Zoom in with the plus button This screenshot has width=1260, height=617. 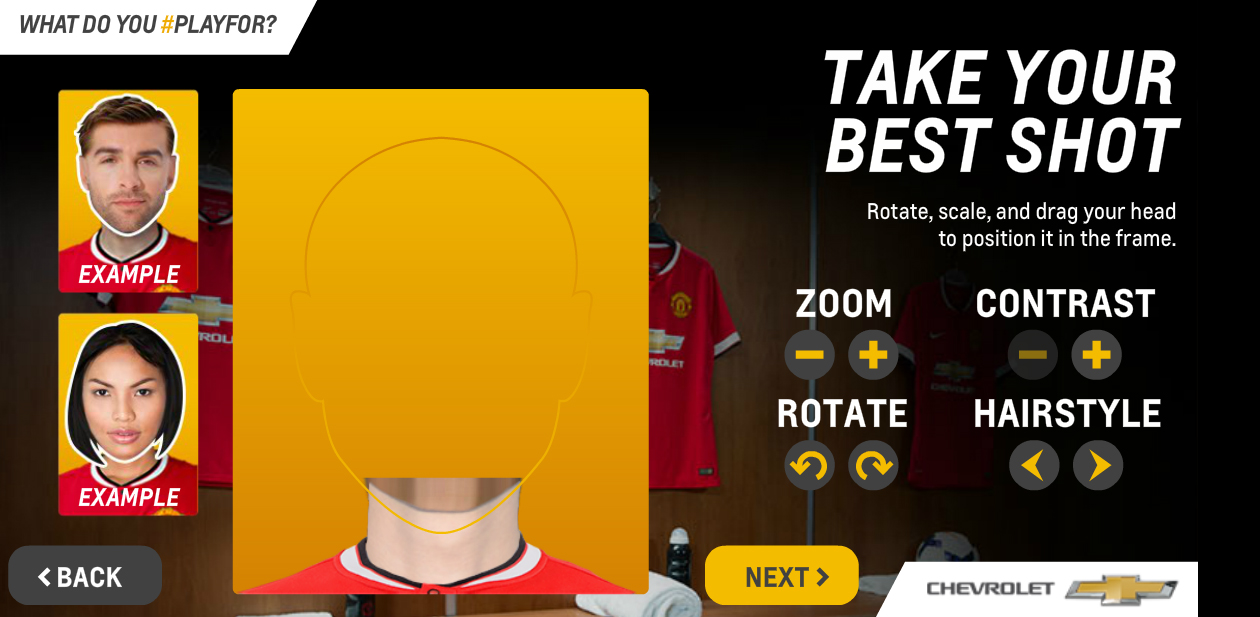(873, 355)
